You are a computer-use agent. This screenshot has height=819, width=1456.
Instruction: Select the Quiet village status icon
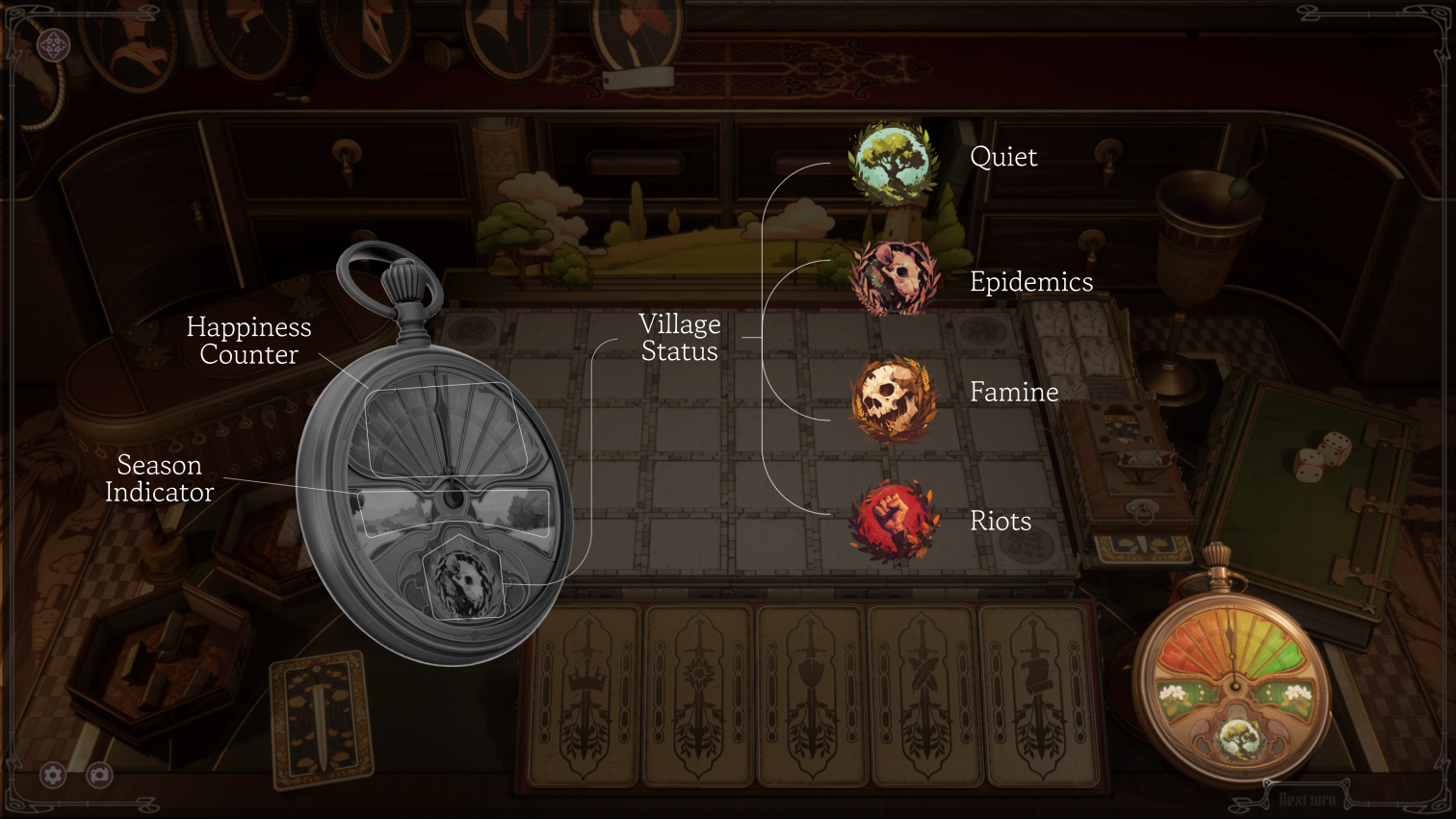point(895,159)
